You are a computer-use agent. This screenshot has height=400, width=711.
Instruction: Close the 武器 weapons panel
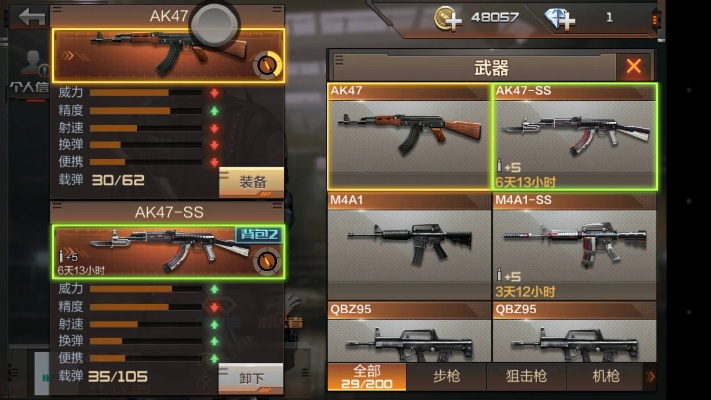[x=634, y=67]
